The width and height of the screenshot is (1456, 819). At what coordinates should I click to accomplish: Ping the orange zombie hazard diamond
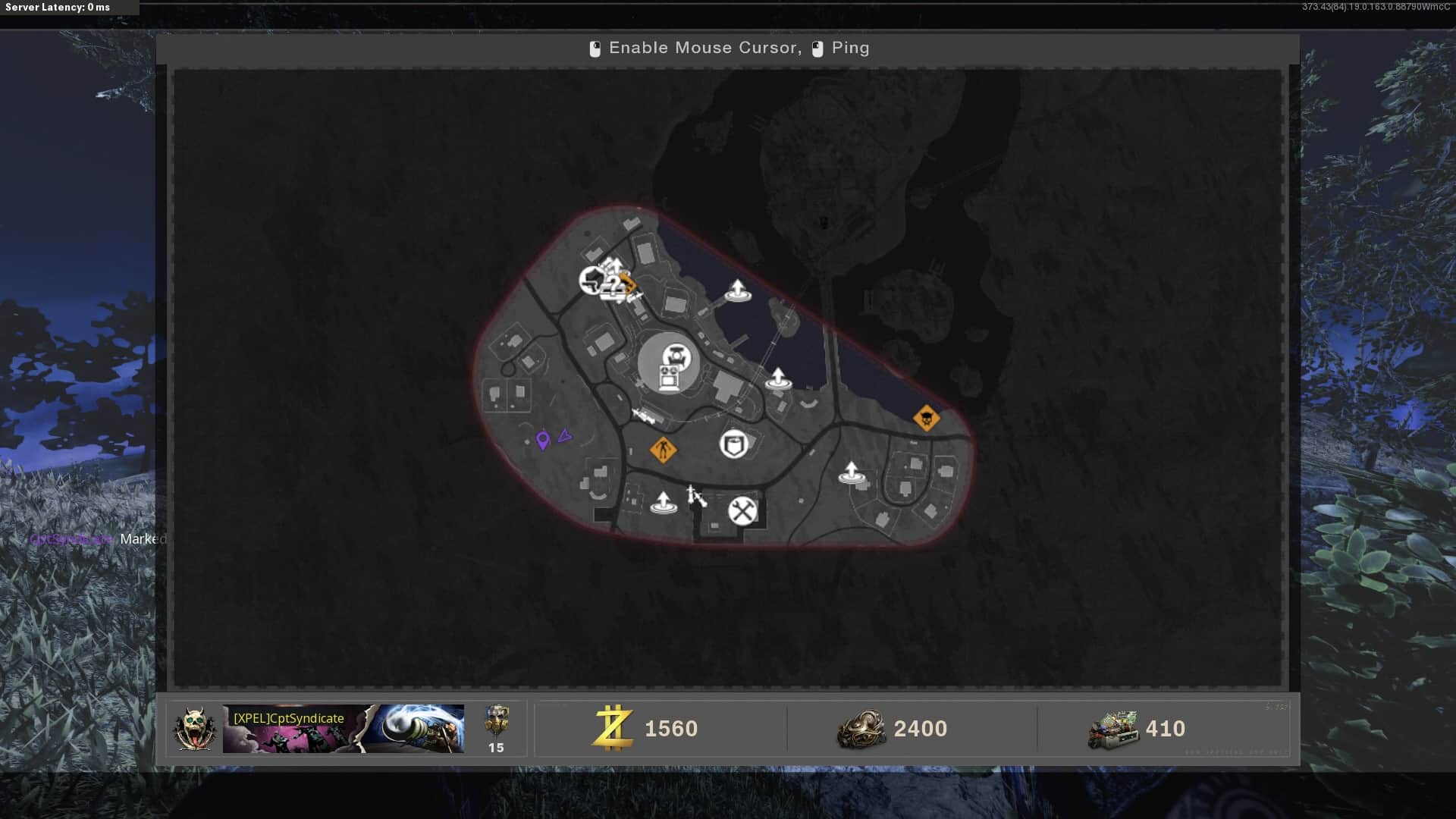click(663, 450)
